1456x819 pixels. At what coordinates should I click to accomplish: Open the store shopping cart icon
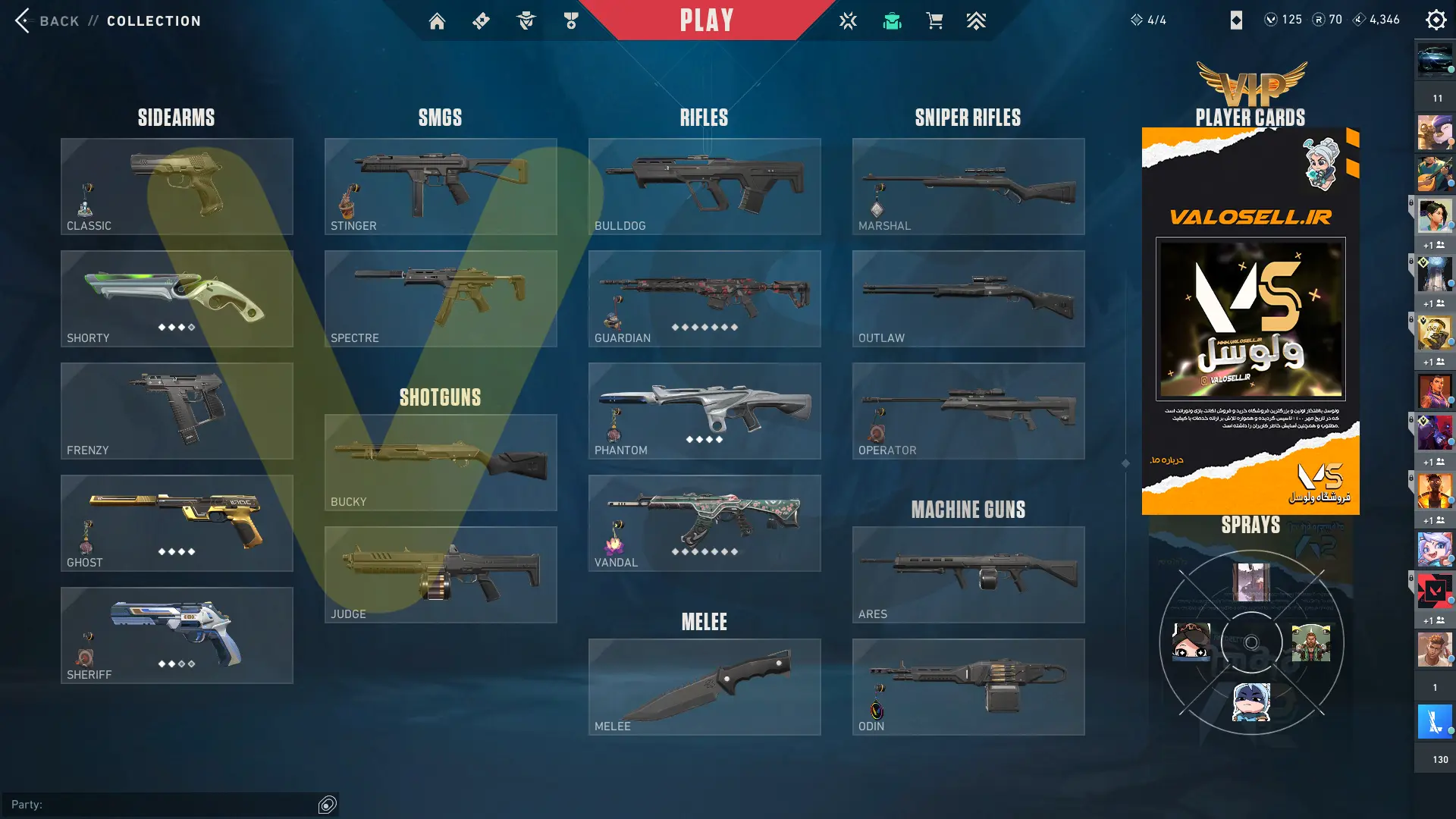coord(934,21)
